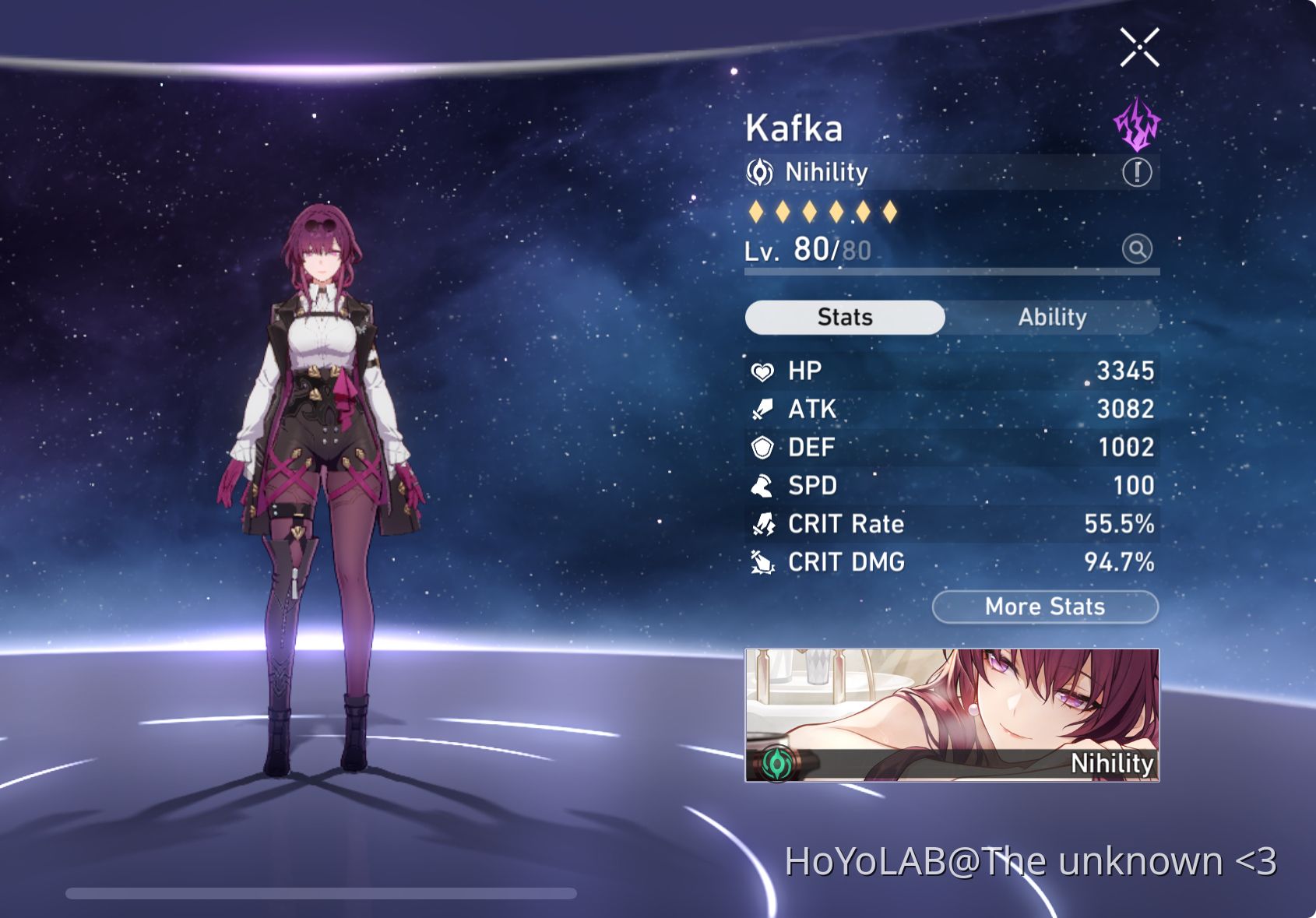Screen dimensions: 1316x918
Task: Click the DEF shield stat icon
Action: coord(764,447)
